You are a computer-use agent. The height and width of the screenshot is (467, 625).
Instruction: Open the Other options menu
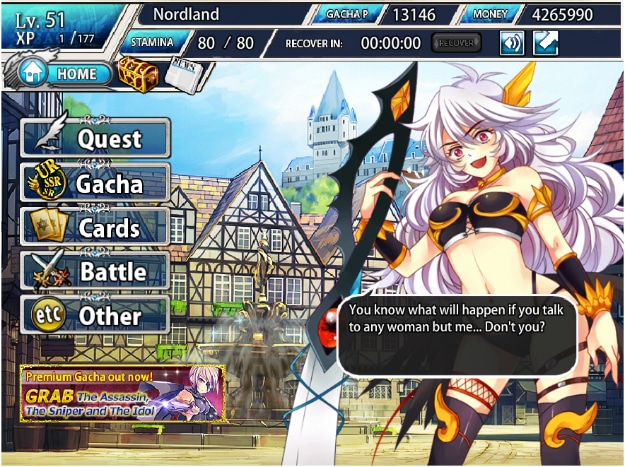coord(96,316)
